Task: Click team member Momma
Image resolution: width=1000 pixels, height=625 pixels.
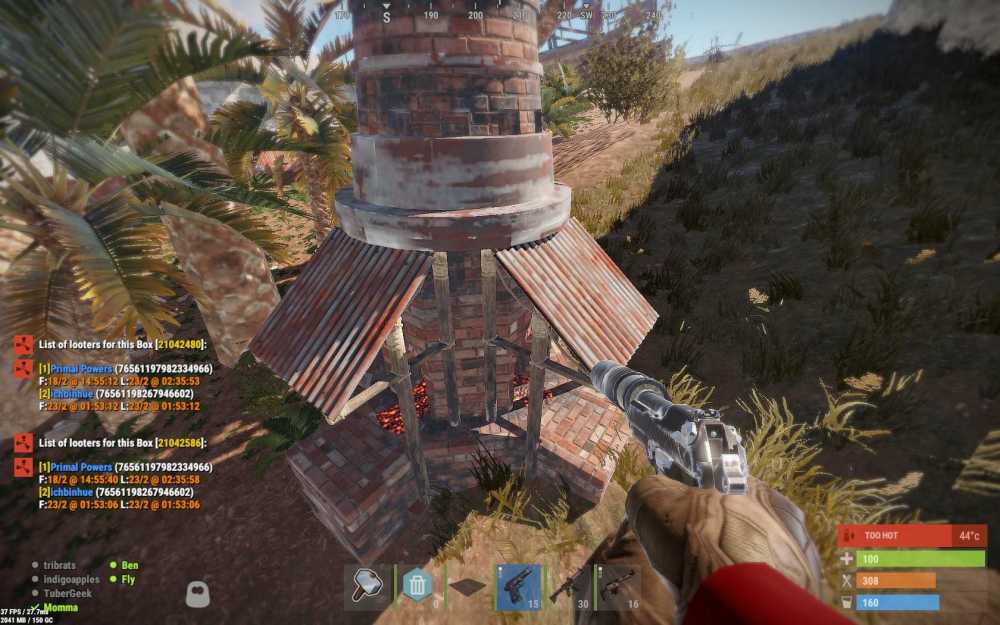Action: pyautogui.click(x=59, y=608)
